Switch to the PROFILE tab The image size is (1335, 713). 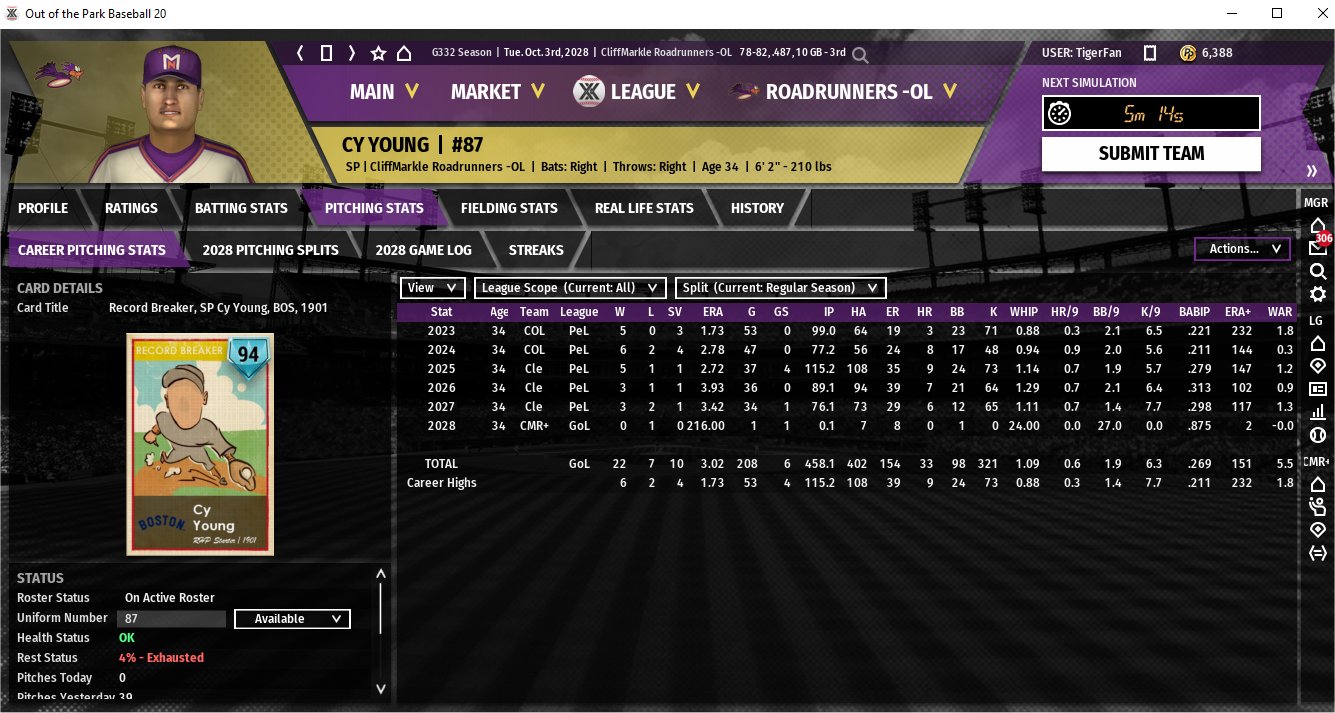[43, 208]
